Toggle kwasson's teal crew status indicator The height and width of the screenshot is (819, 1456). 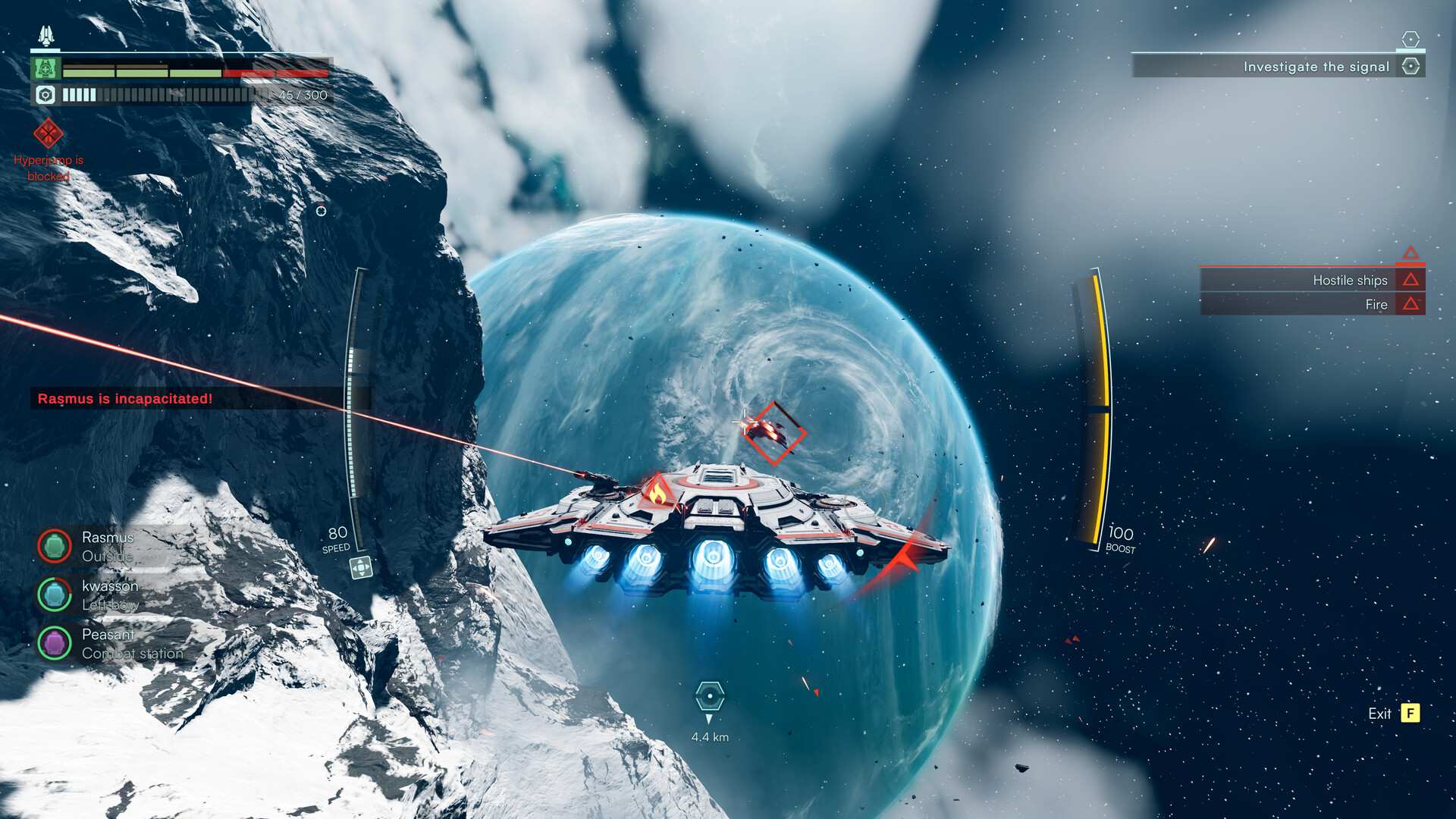[55, 595]
